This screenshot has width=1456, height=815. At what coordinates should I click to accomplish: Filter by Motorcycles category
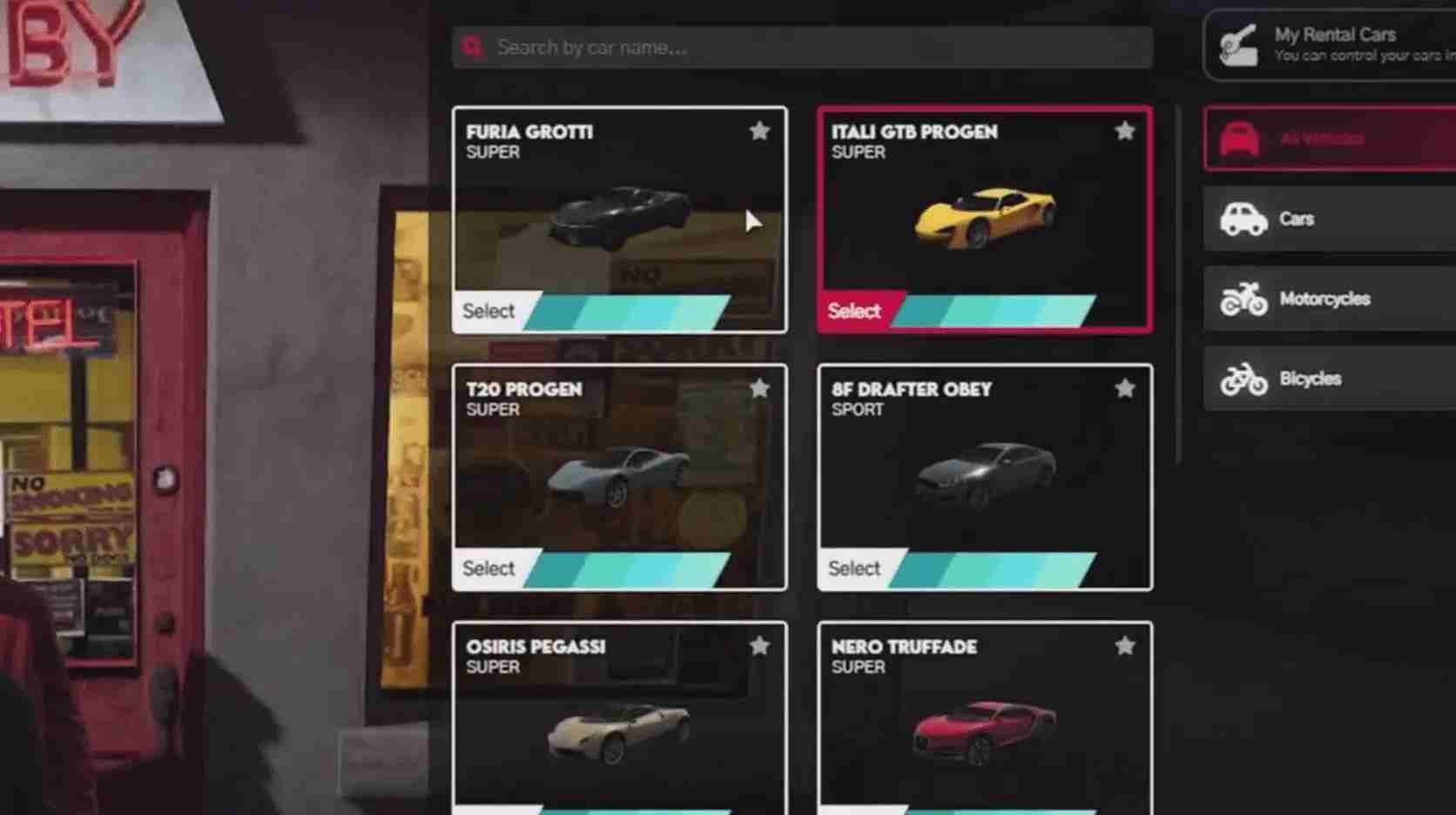click(1329, 299)
